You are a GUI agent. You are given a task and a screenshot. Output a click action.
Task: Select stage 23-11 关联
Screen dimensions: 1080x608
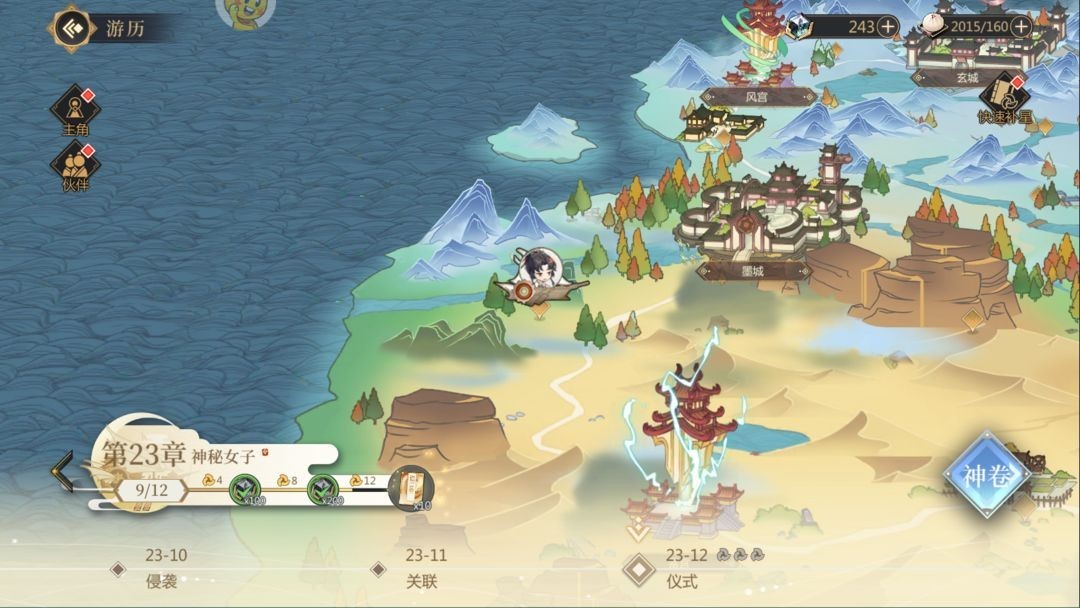click(x=424, y=569)
